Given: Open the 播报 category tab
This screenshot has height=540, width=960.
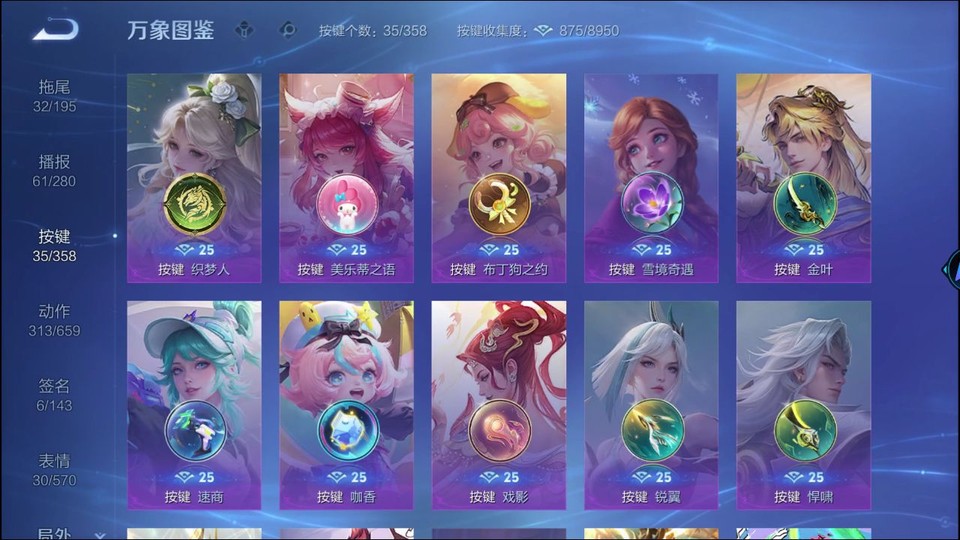Looking at the screenshot, I should tap(55, 170).
